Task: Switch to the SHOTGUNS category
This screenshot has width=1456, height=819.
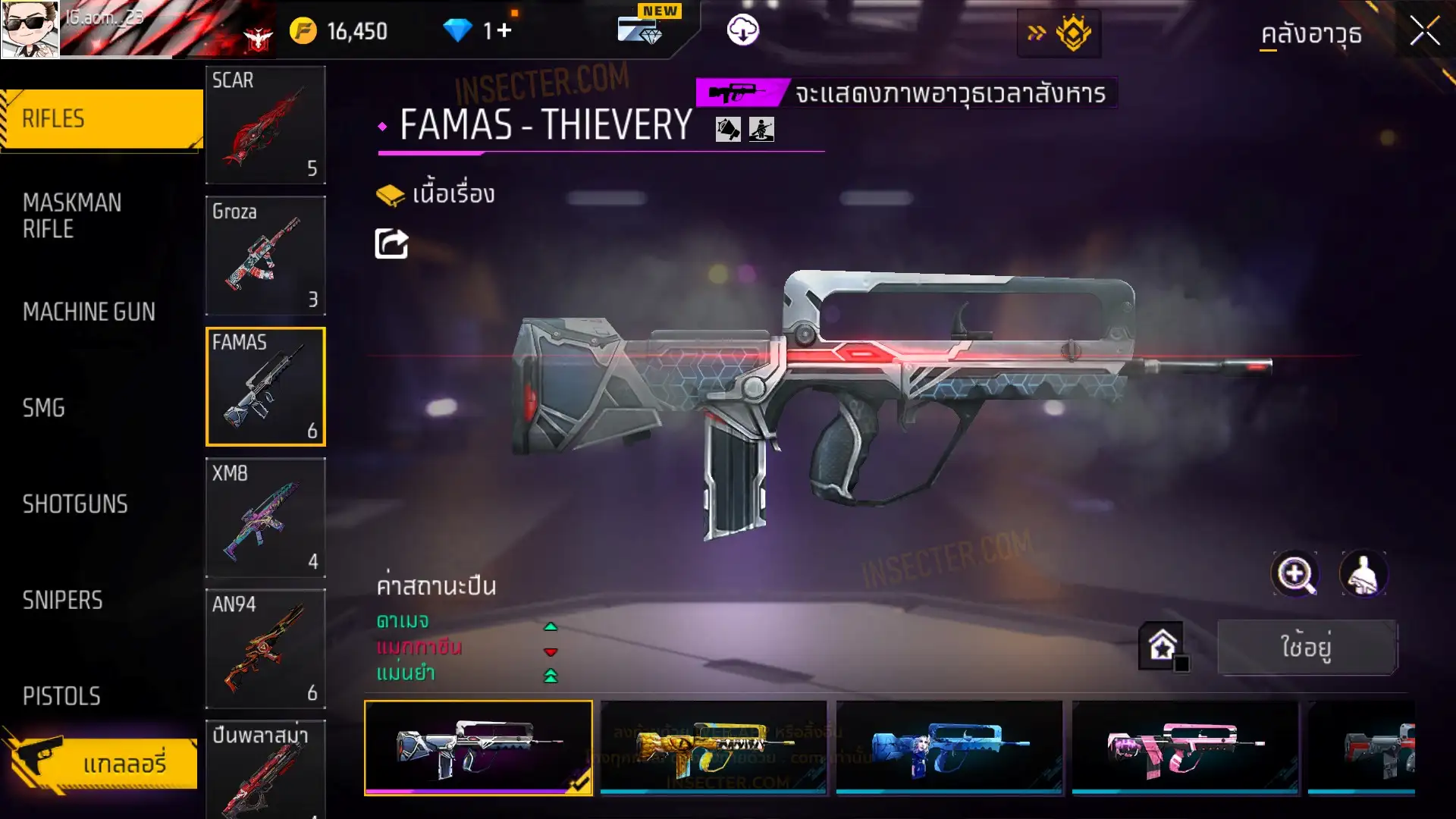Action: [x=75, y=504]
